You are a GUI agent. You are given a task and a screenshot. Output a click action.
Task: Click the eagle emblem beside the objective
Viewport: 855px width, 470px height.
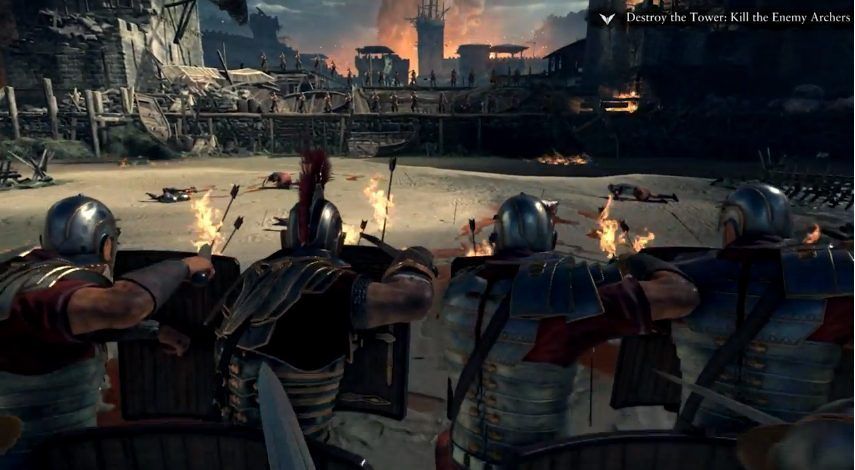[x=606, y=18]
